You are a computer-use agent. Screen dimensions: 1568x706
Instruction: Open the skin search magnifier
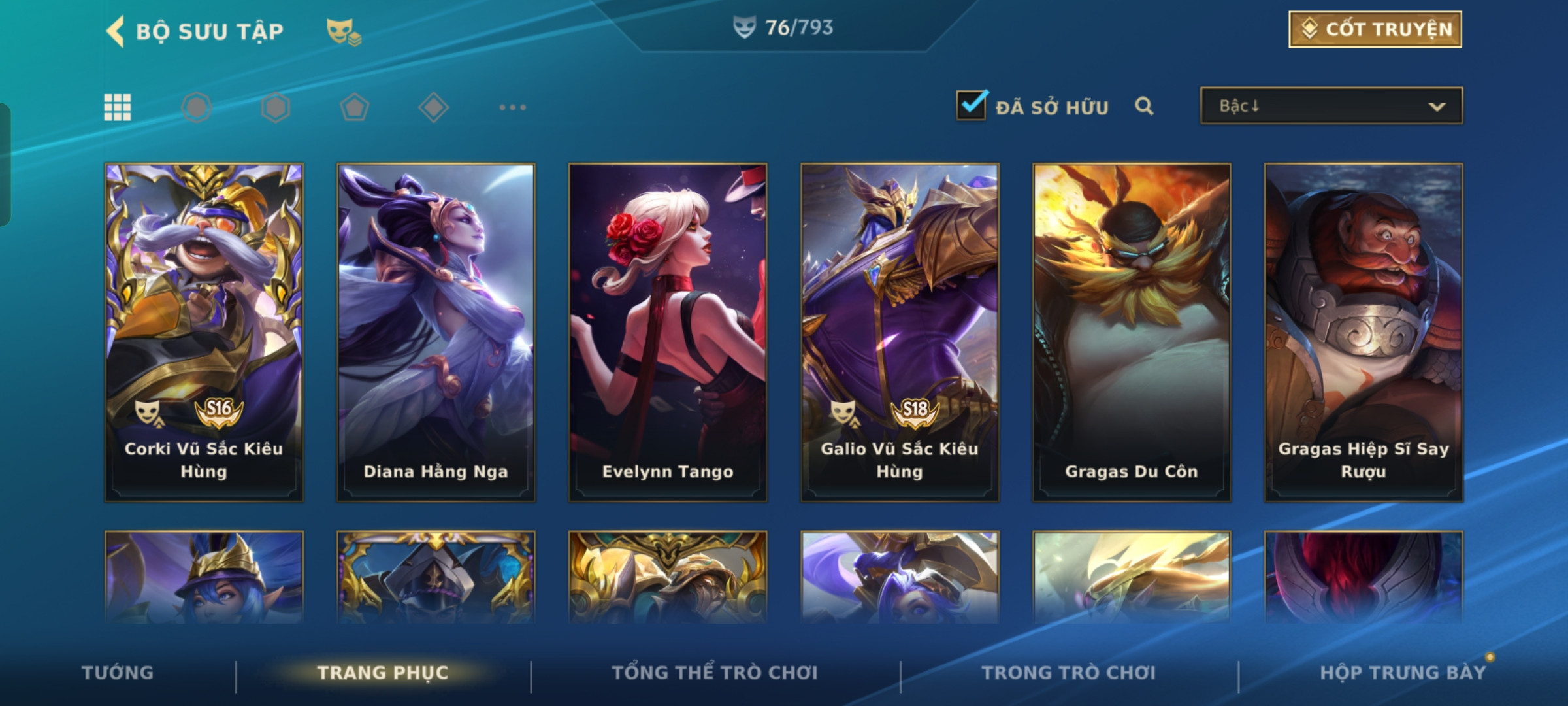tap(1144, 106)
